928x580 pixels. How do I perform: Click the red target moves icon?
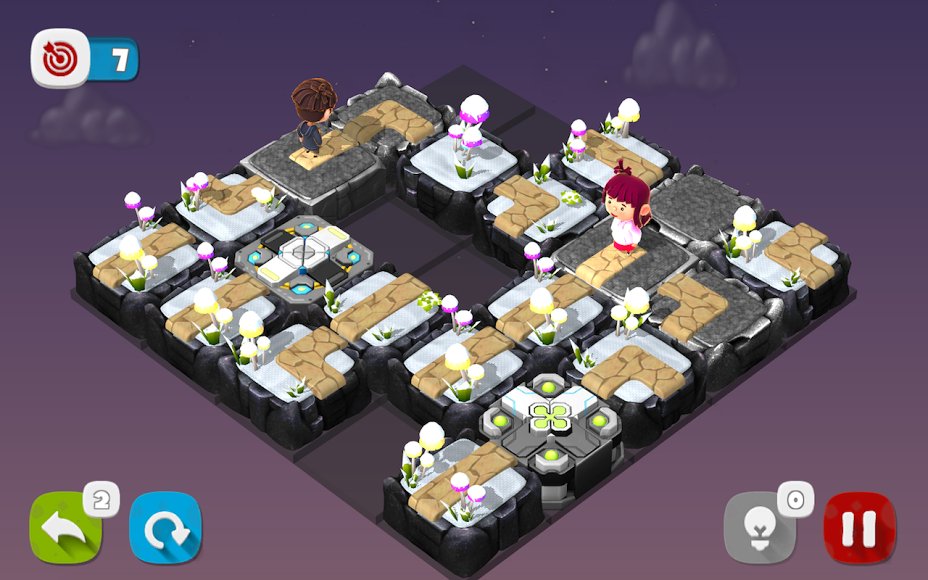[x=61, y=58]
